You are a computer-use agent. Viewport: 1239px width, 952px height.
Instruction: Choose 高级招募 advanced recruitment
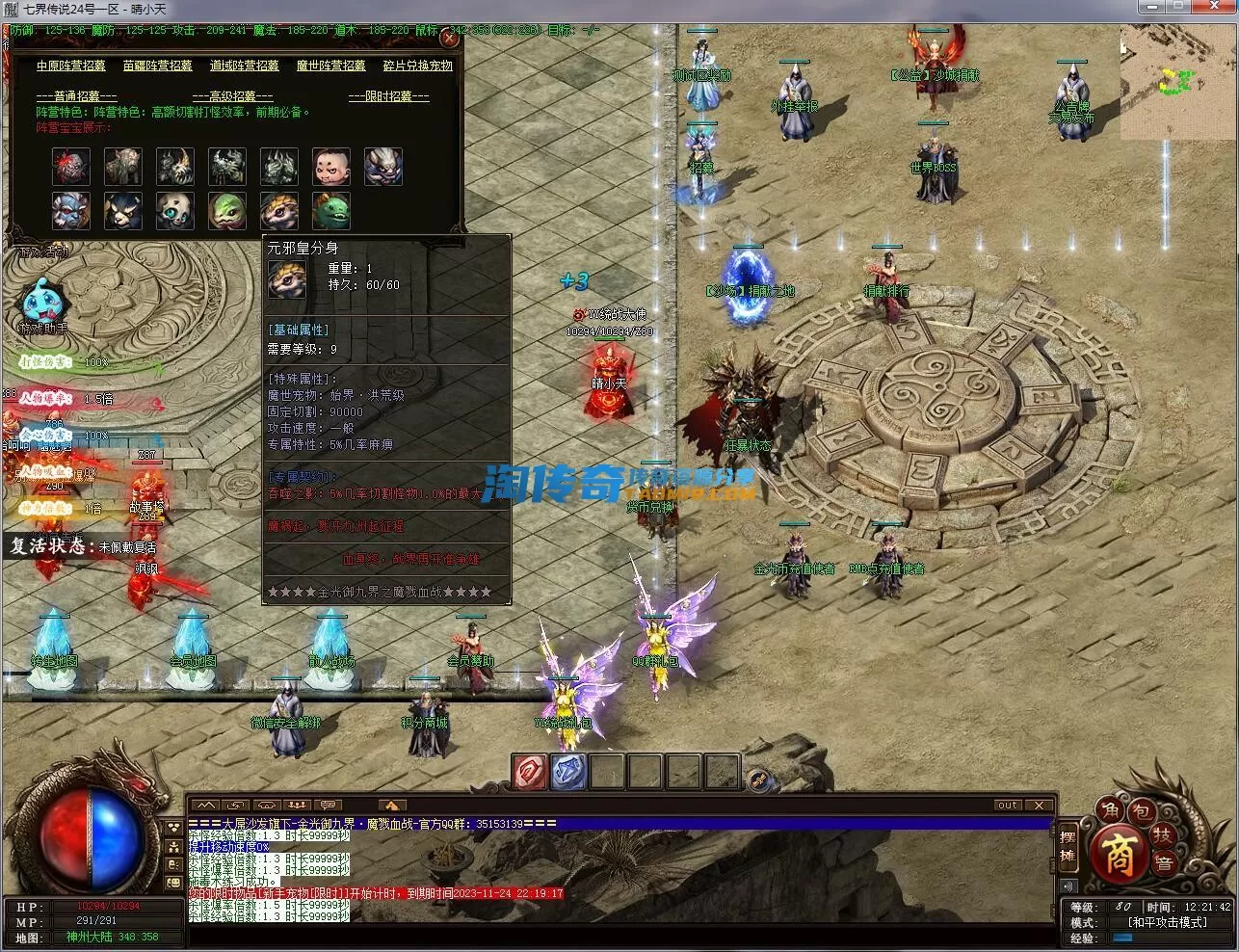pyautogui.click(x=232, y=96)
